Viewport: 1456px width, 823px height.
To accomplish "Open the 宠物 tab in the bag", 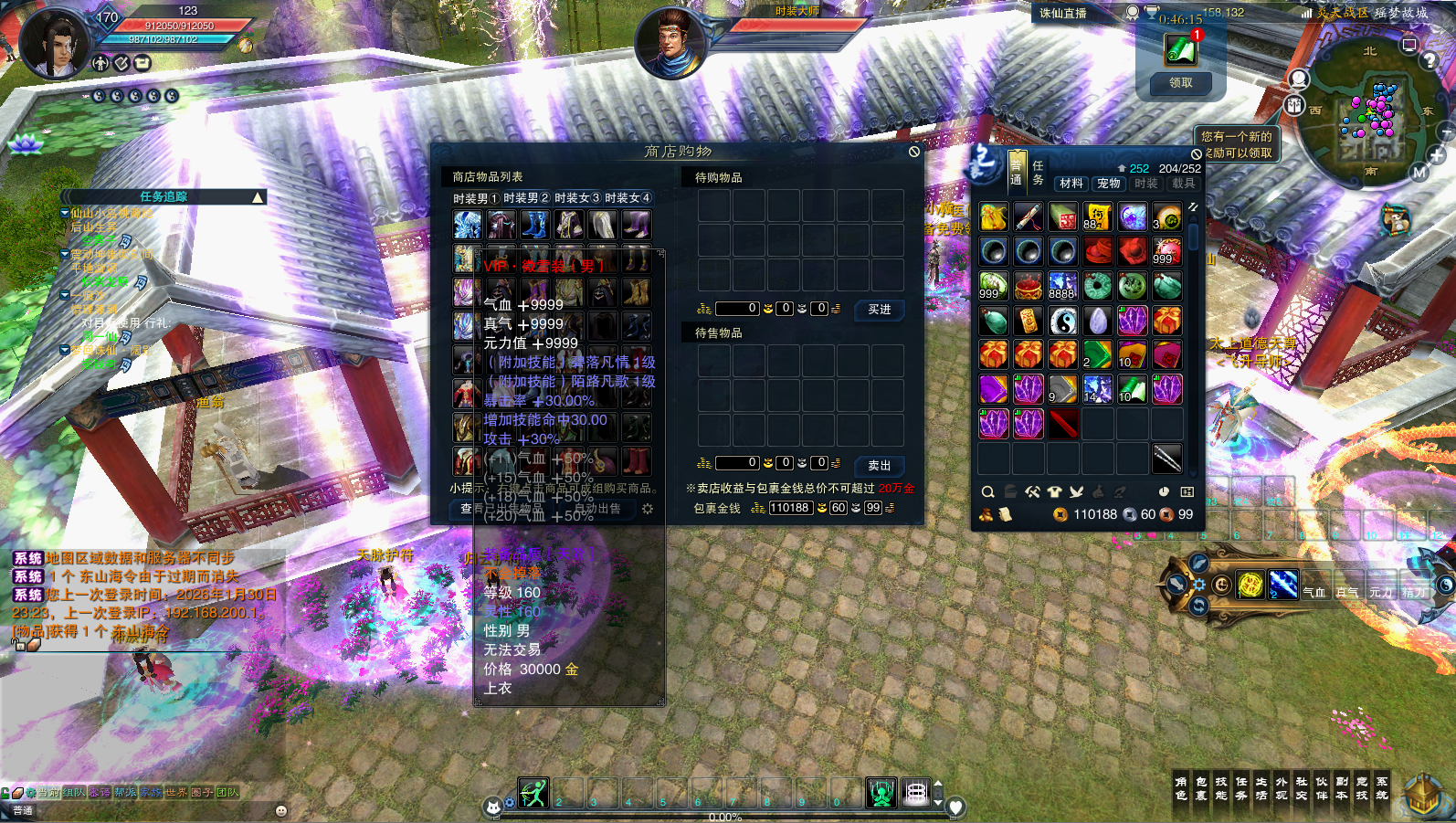I will pyautogui.click(x=1109, y=184).
